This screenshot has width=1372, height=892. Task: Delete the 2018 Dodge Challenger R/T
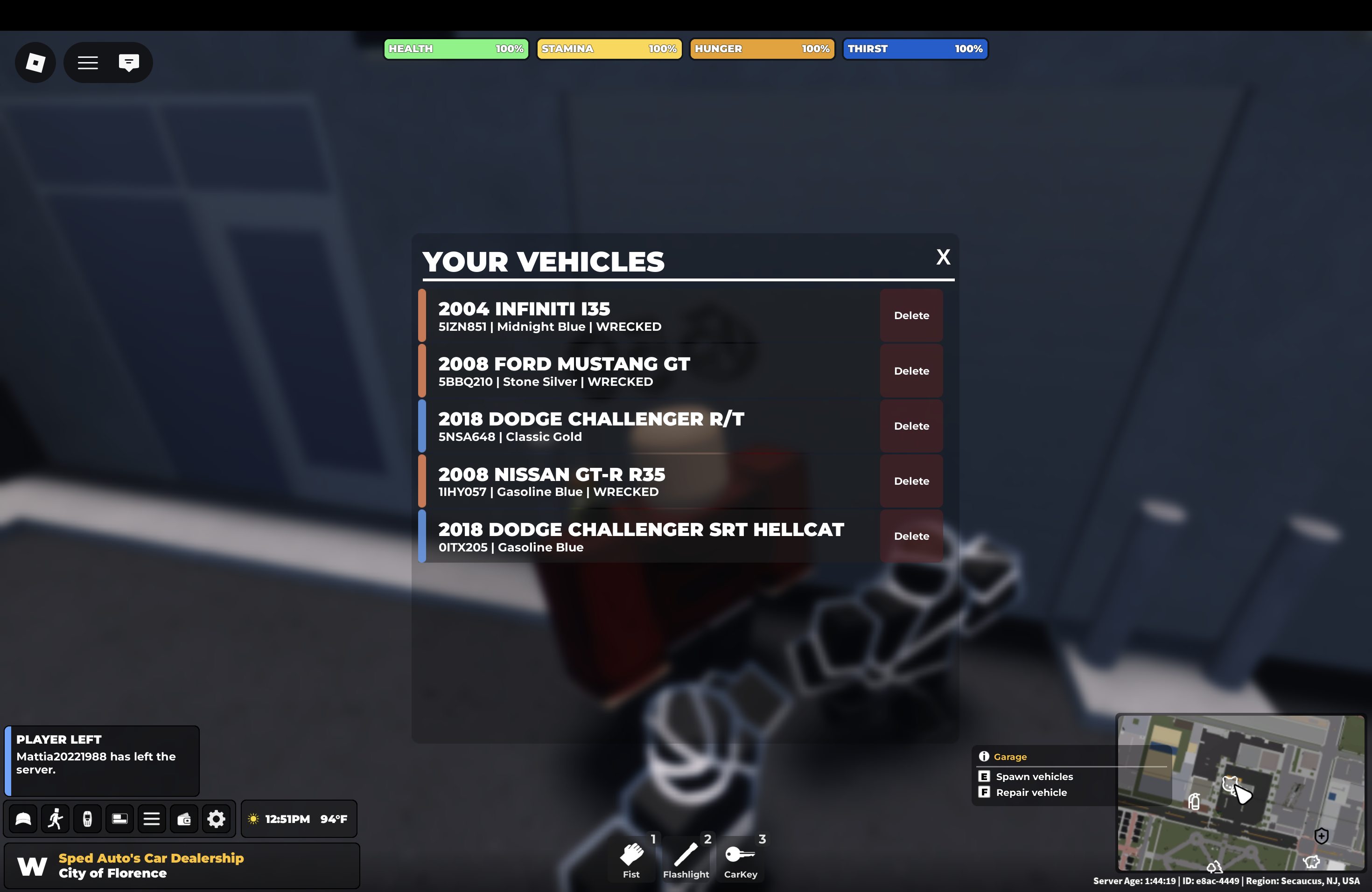click(x=911, y=426)
